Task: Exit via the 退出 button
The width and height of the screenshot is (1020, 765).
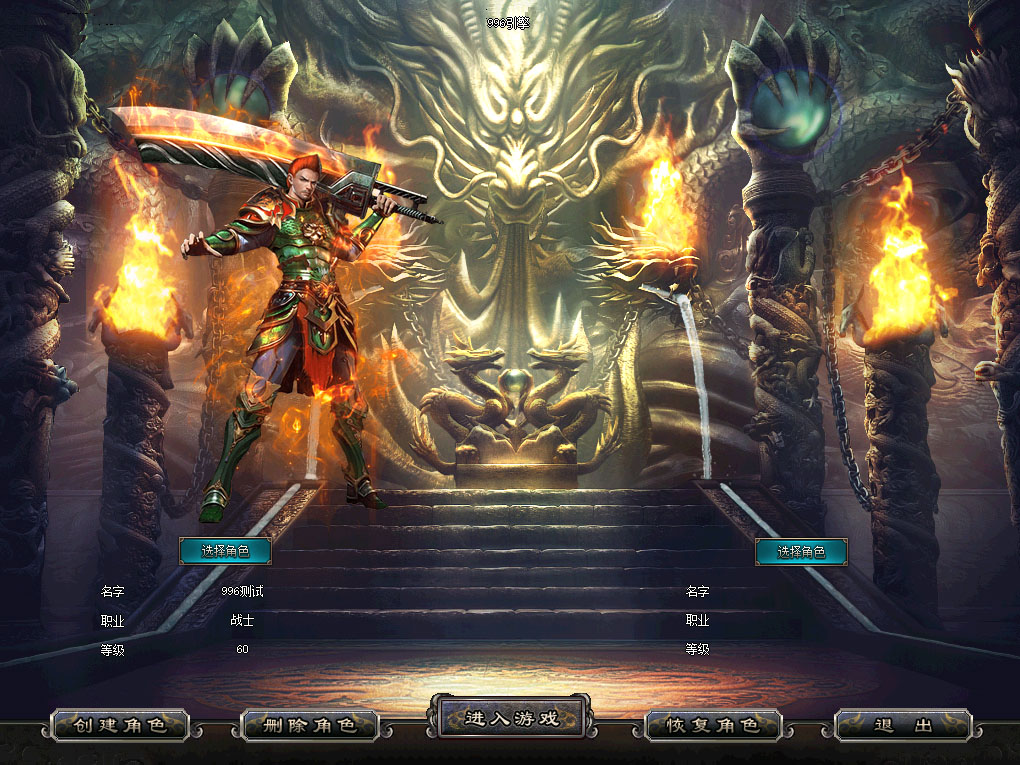Action: pyautogui.click(x=903, y=725)
